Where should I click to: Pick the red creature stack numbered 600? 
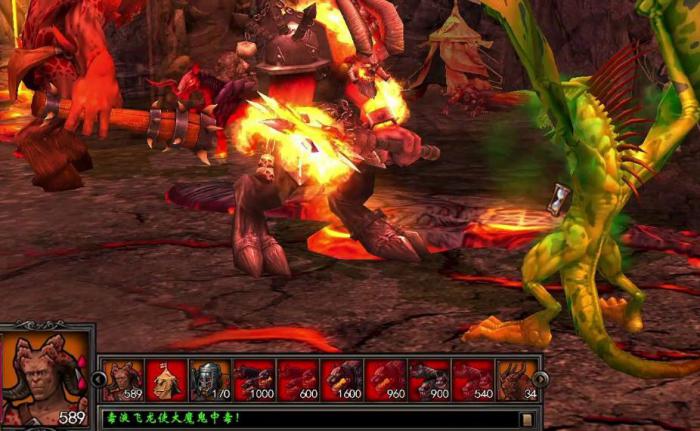[298, 380]
